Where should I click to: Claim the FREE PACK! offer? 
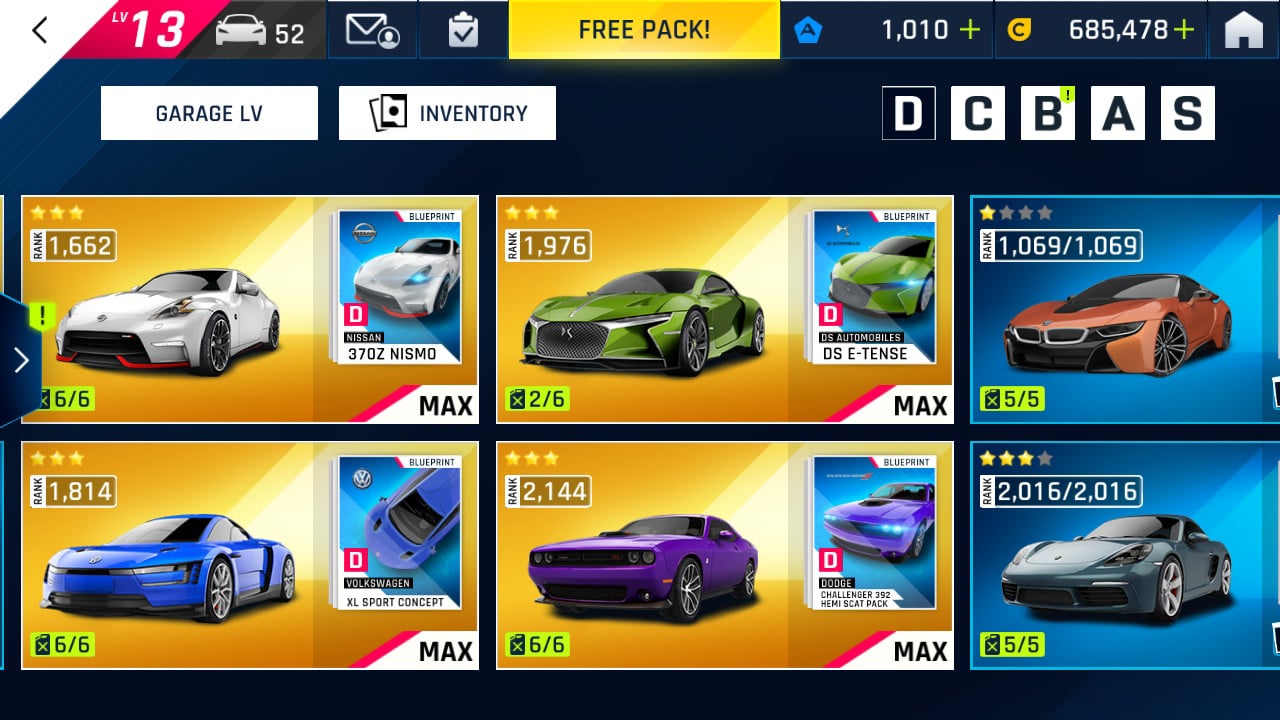(x=644, y=30)
